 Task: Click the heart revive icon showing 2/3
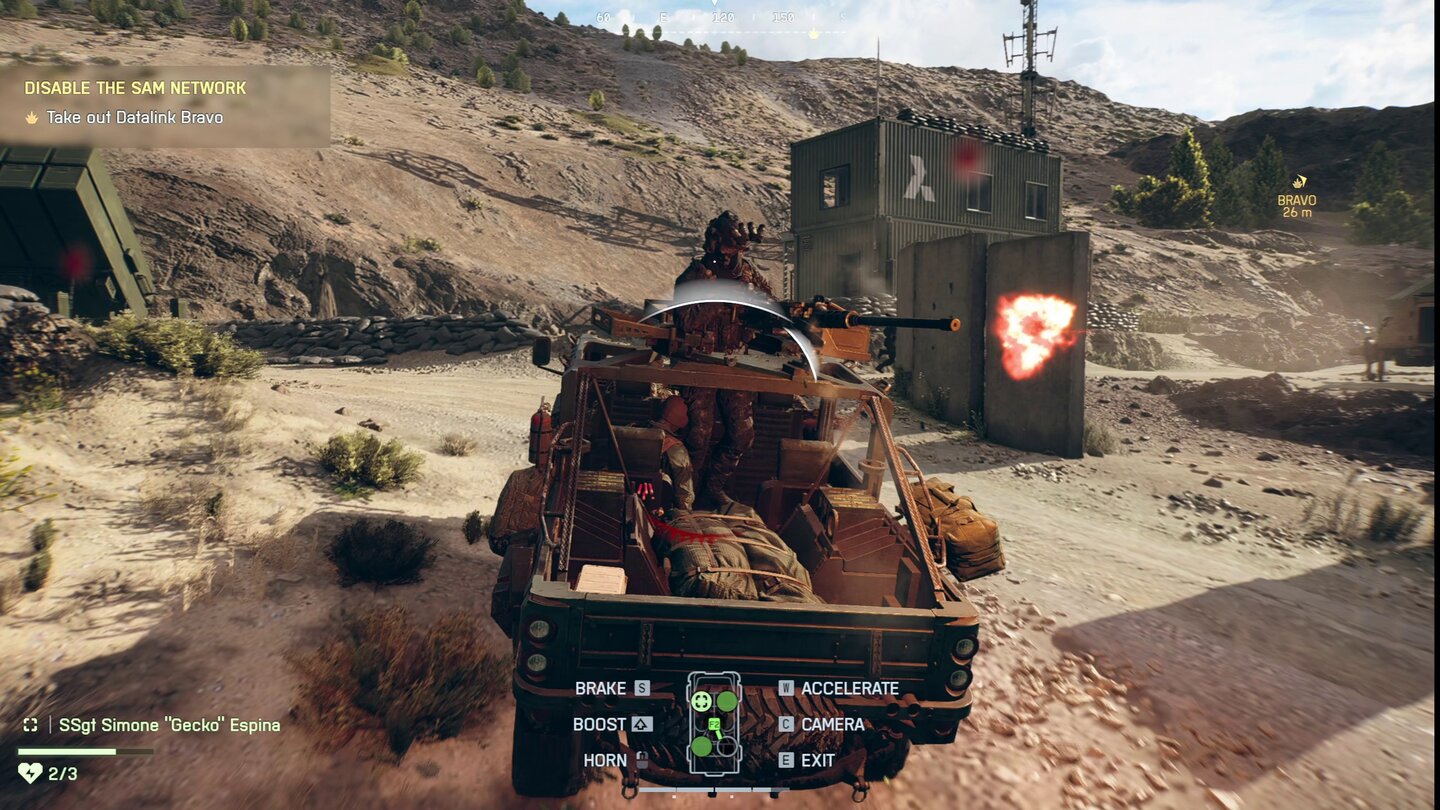click(30, 773)
